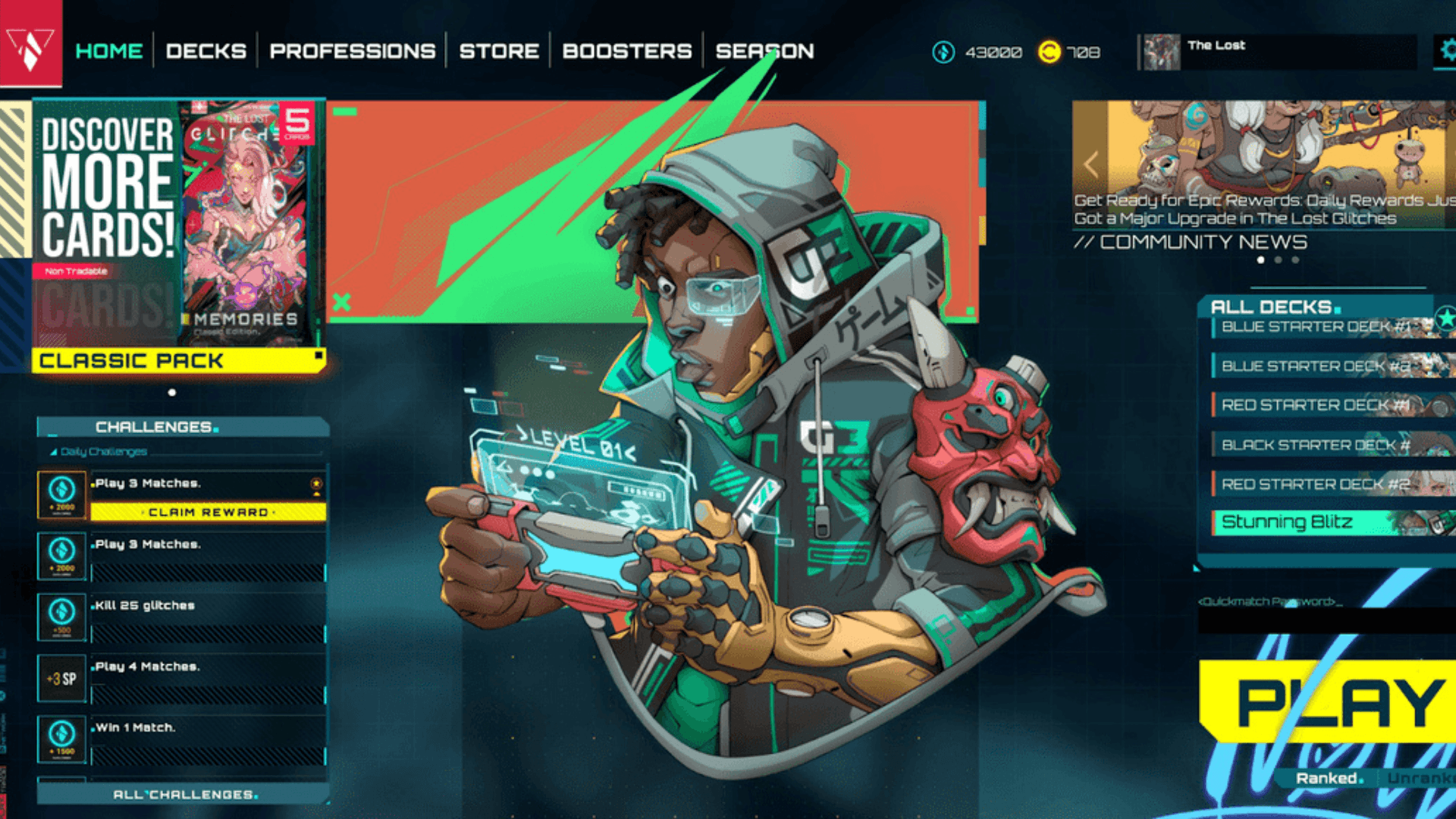Click the Classic Pack banner
The image size is (1456, 819).
(x=179, y=360)
